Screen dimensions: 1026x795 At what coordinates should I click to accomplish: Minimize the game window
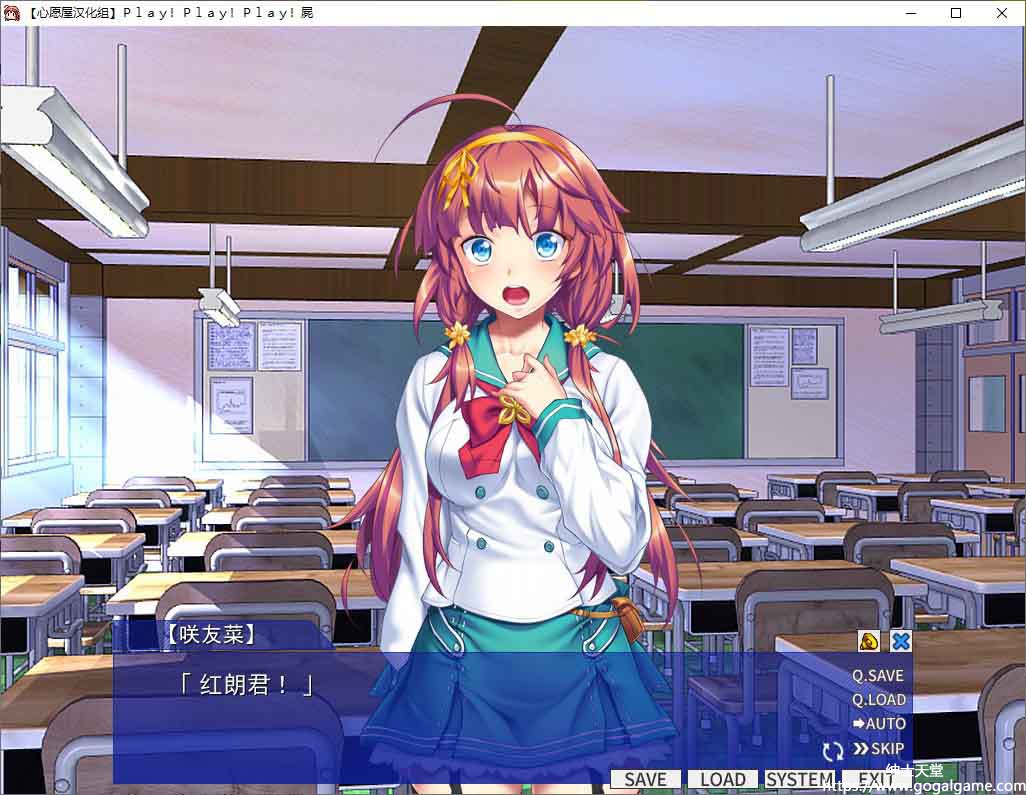910,13
